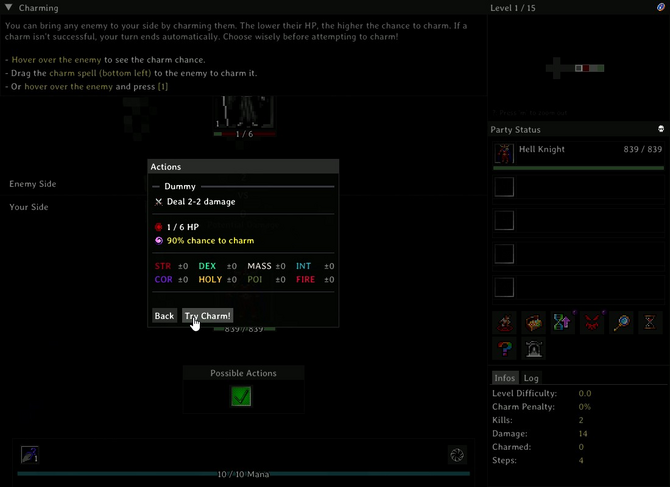Screen dimensions: 670x487
Task: Click the blue ring icon beside Level 1 / 15
Action: [x=661, y=8]
